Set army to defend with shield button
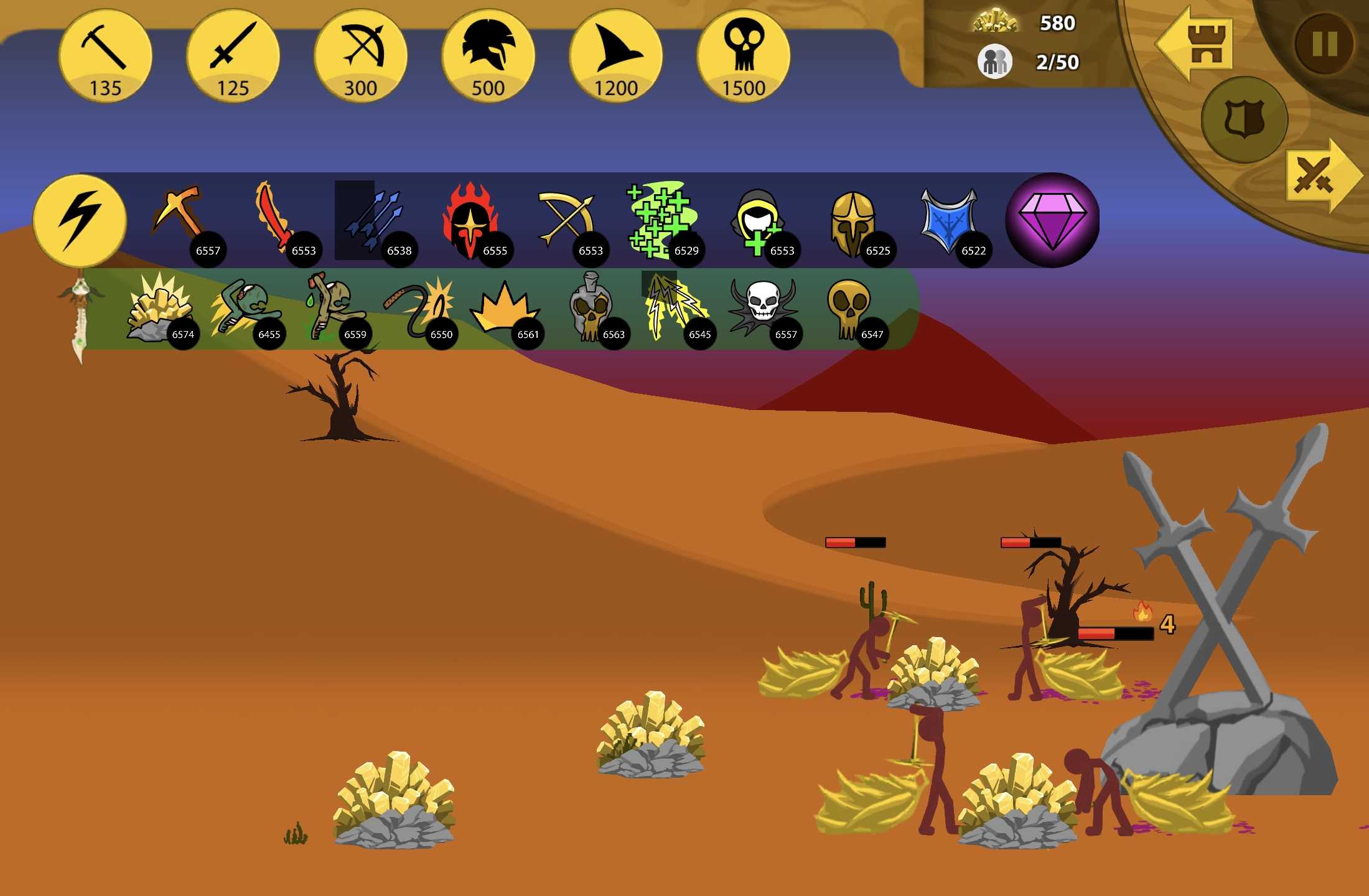Screen dimensions: 1369x896 [x=1244, y=119]
